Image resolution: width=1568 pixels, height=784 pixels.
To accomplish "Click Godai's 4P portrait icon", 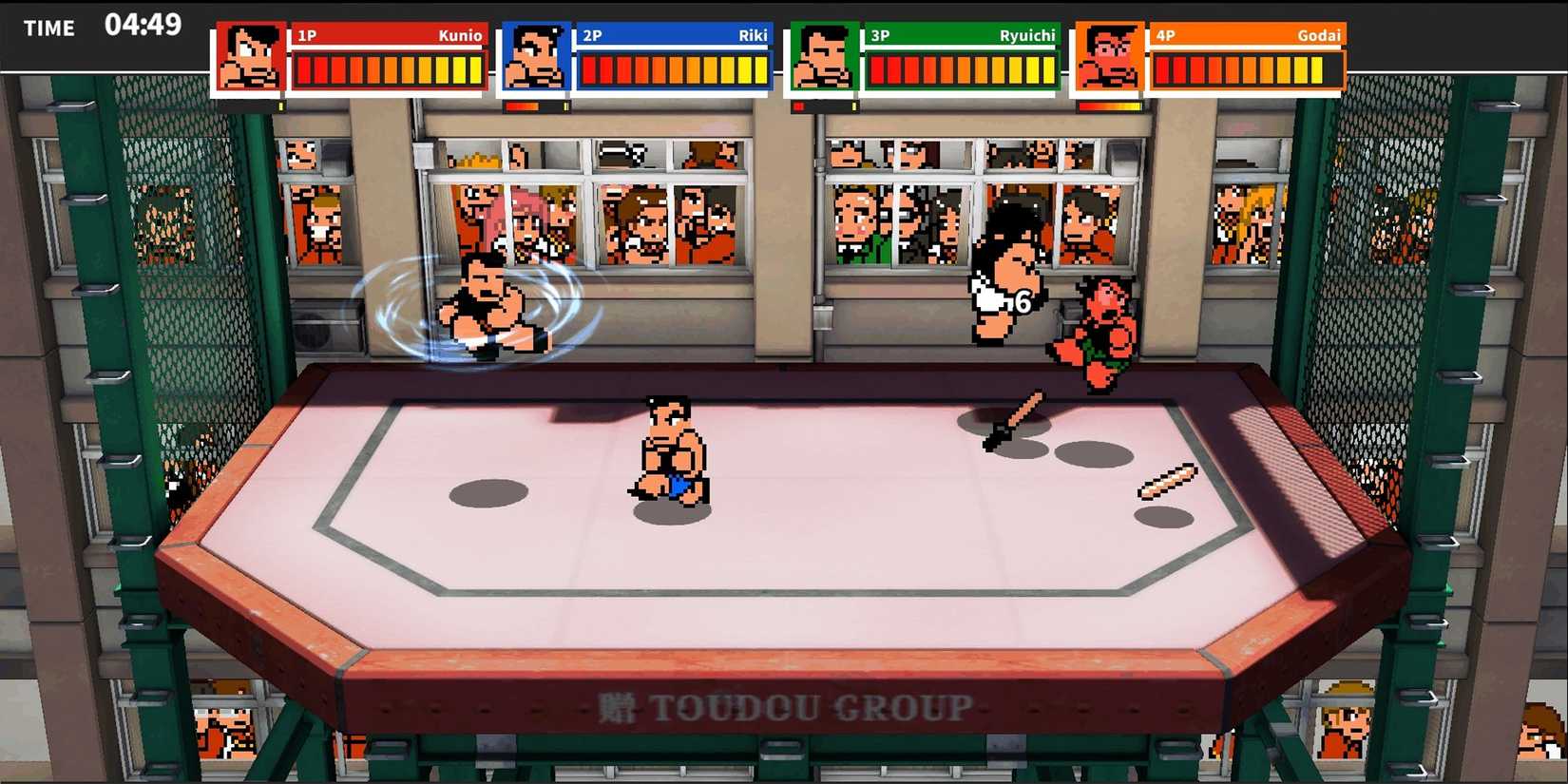I will pos(1108,57).
